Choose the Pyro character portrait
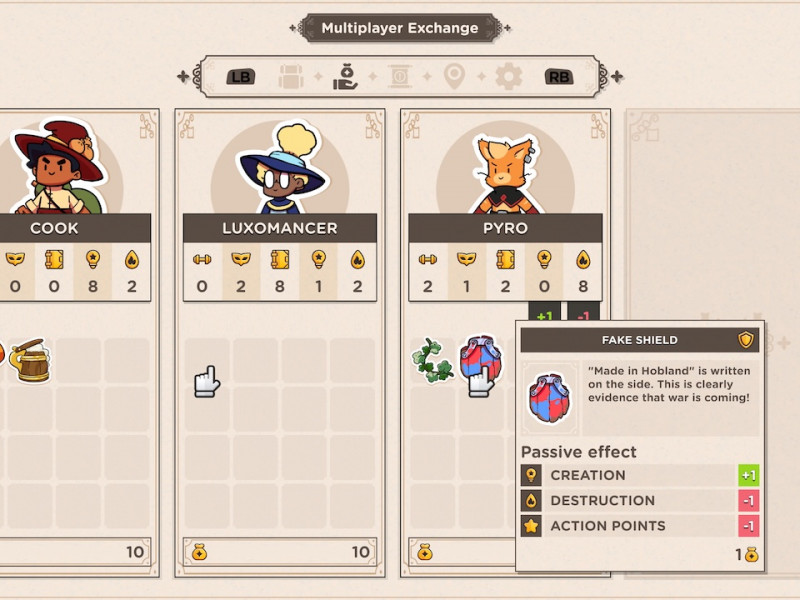800x600 pixels. [505, 172]
